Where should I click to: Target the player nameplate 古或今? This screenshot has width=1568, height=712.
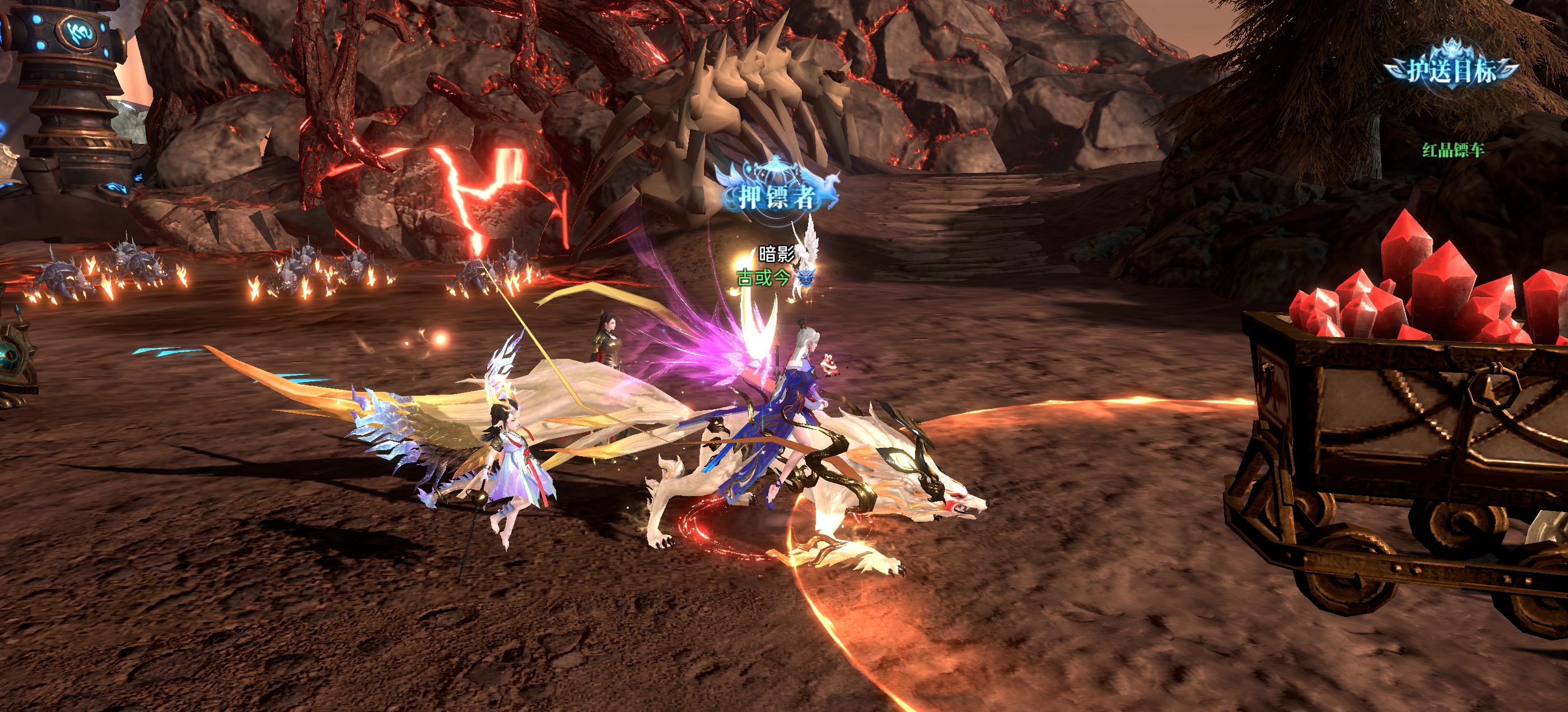tap(763, 279)
